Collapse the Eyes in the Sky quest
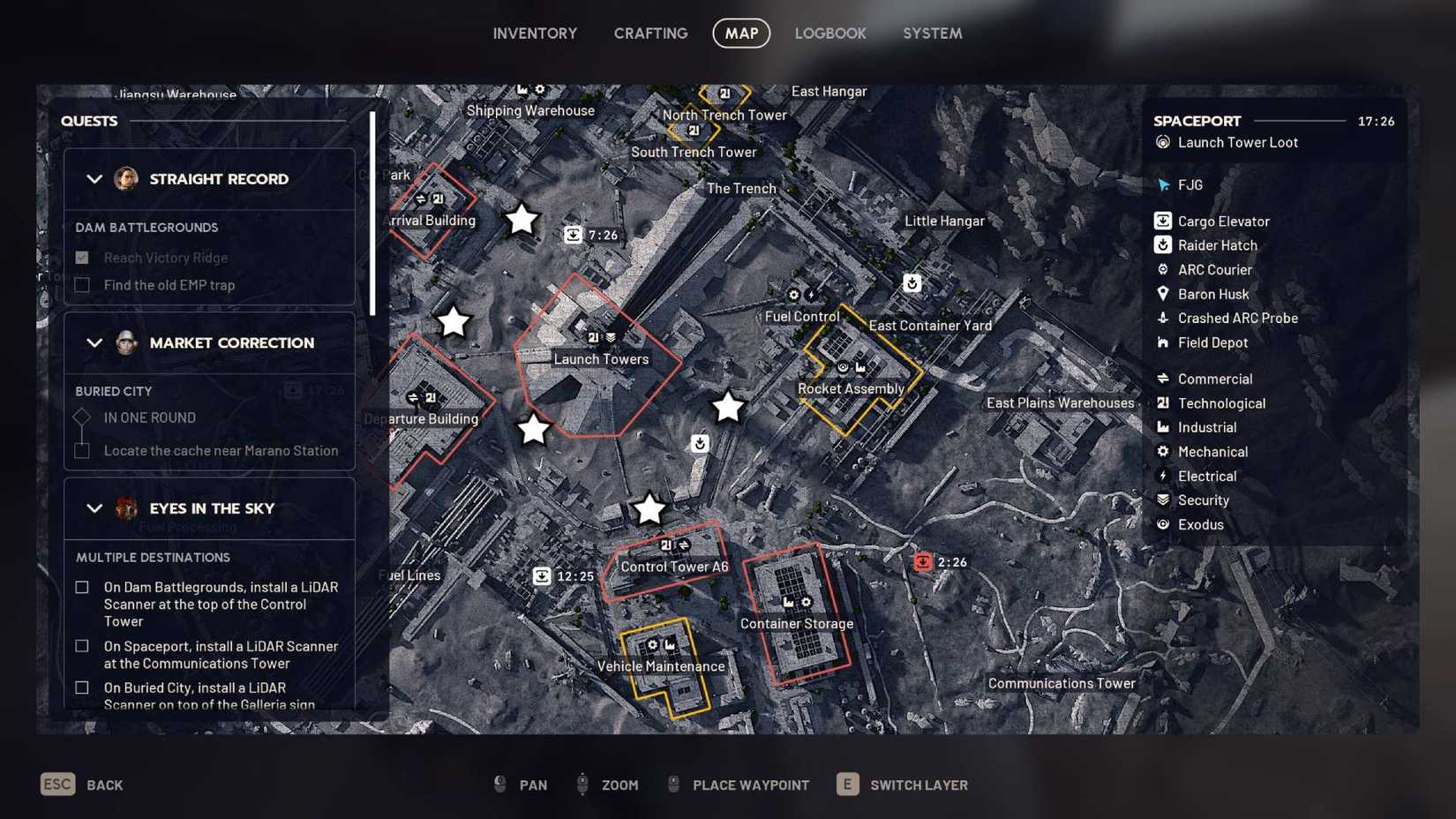 [x=95, y=507]
